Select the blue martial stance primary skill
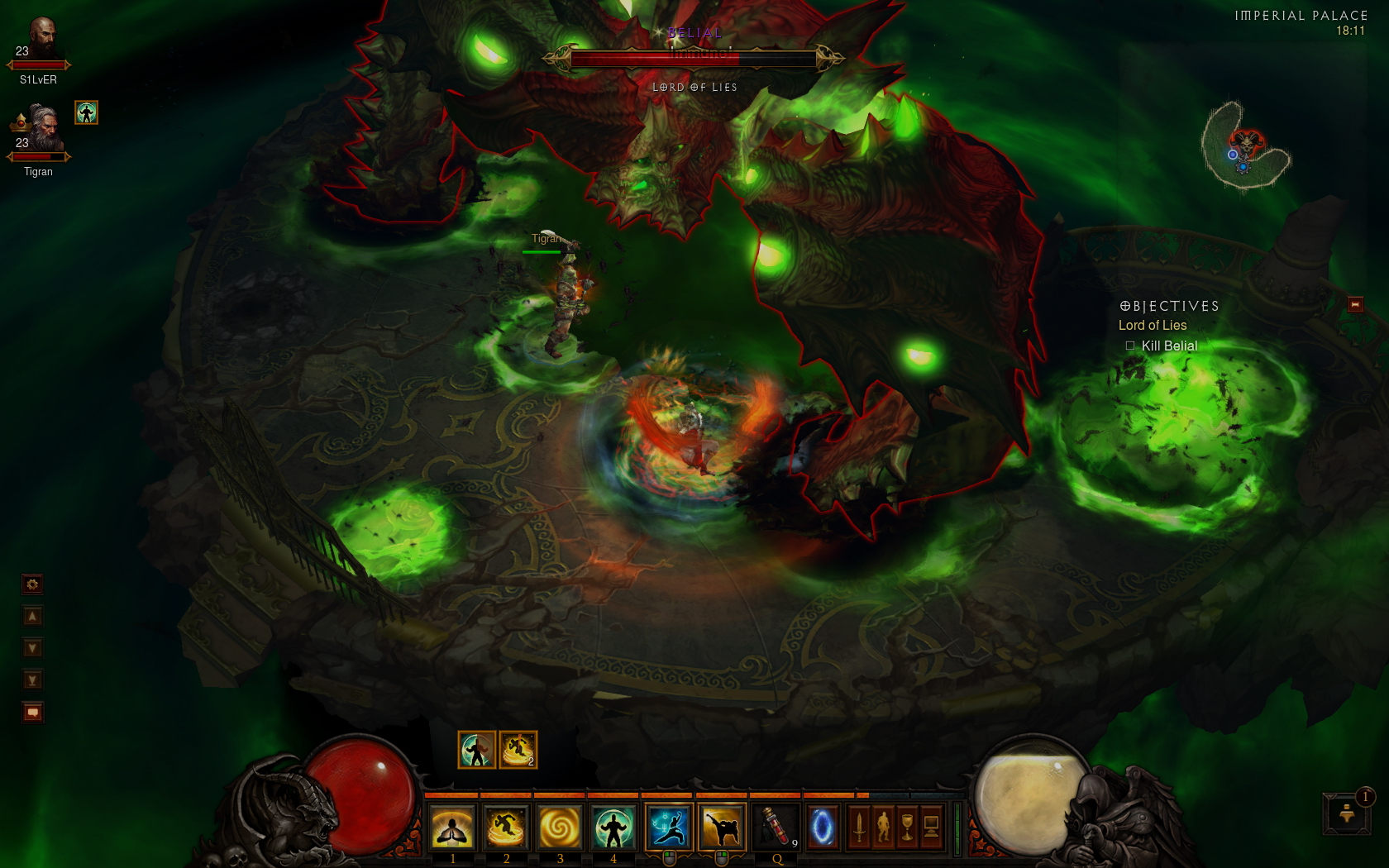 668,827
